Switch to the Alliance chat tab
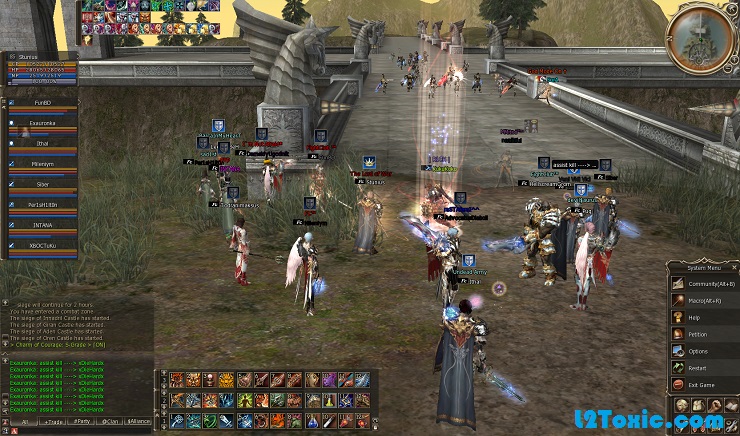 pyautogui.click(x=139, y=423)
